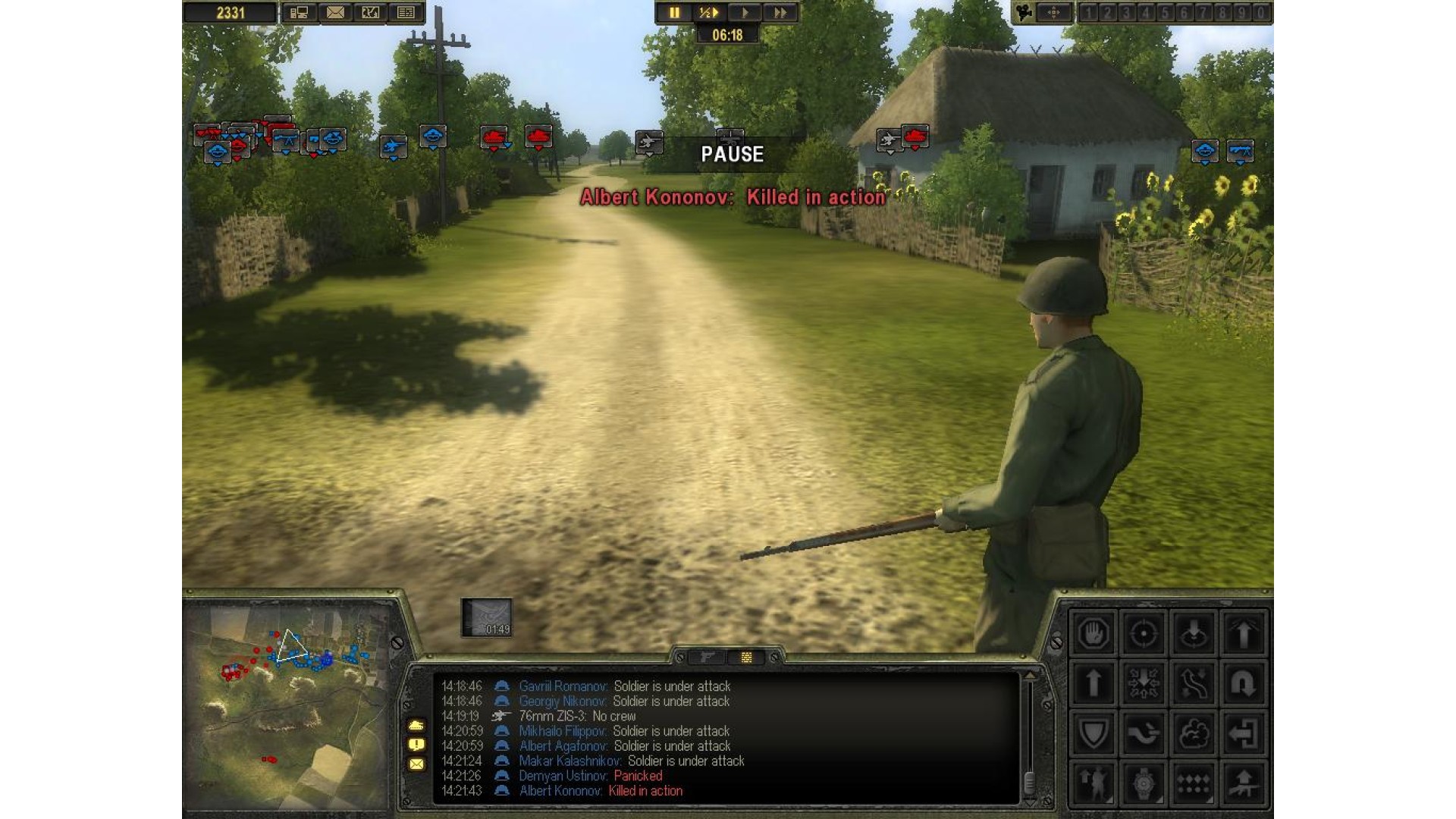Screen dimensions: 1456x819
Task: Click the reinforcement timer thumbnail showing 01:49
Action: point(486,617)
